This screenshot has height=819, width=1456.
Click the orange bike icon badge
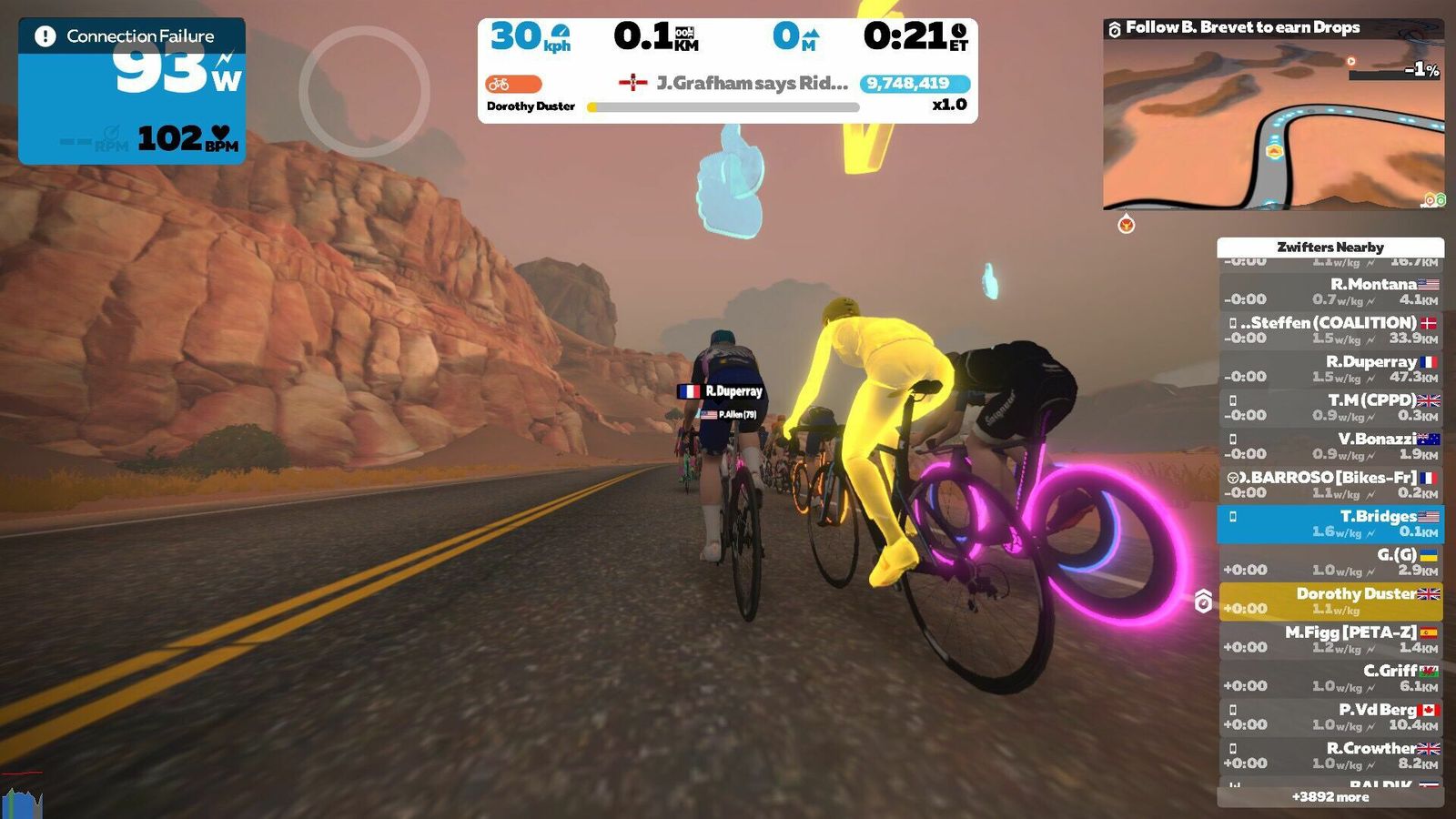pos(513,84)
